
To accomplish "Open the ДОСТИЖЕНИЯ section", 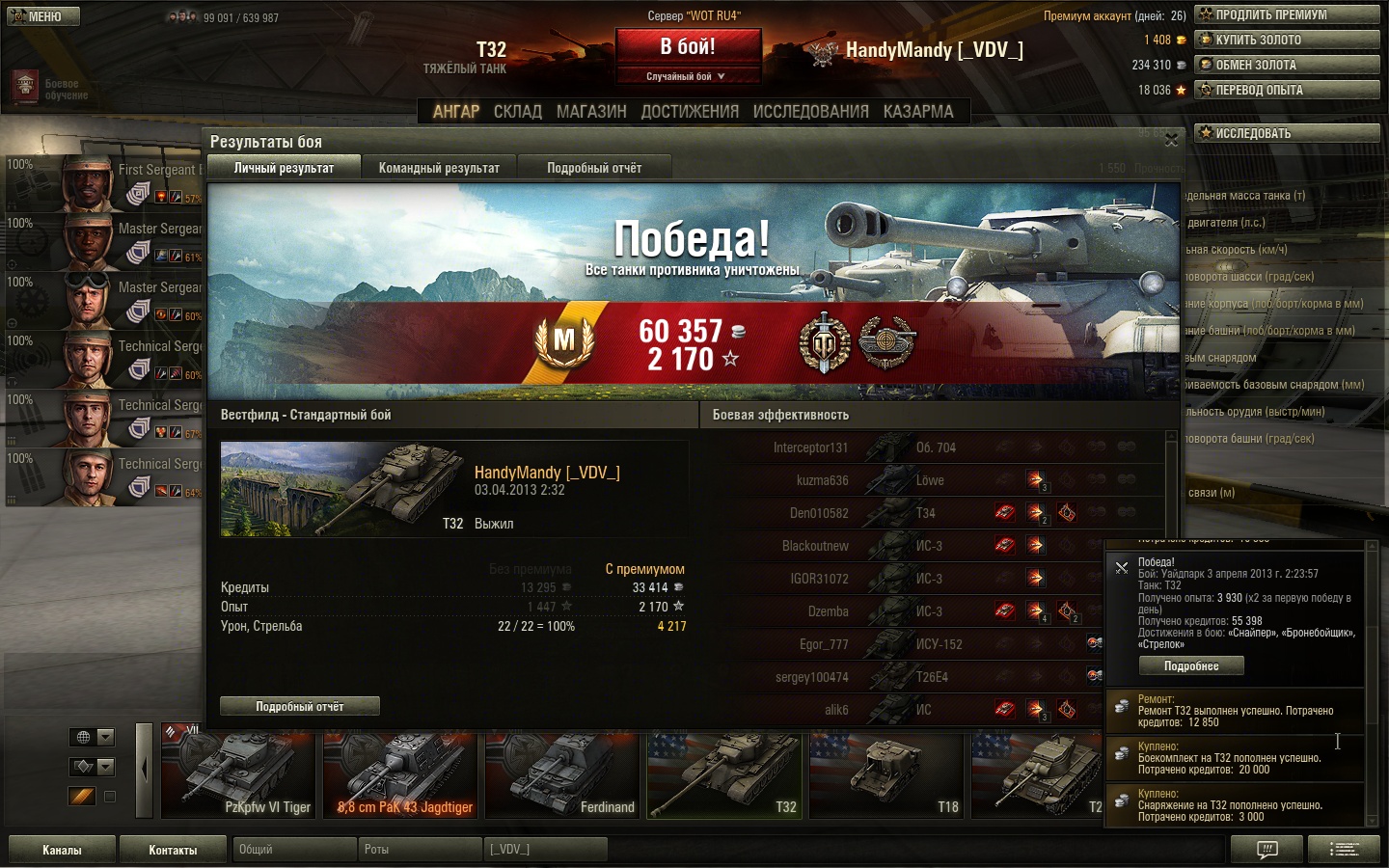I will (690, 112).
